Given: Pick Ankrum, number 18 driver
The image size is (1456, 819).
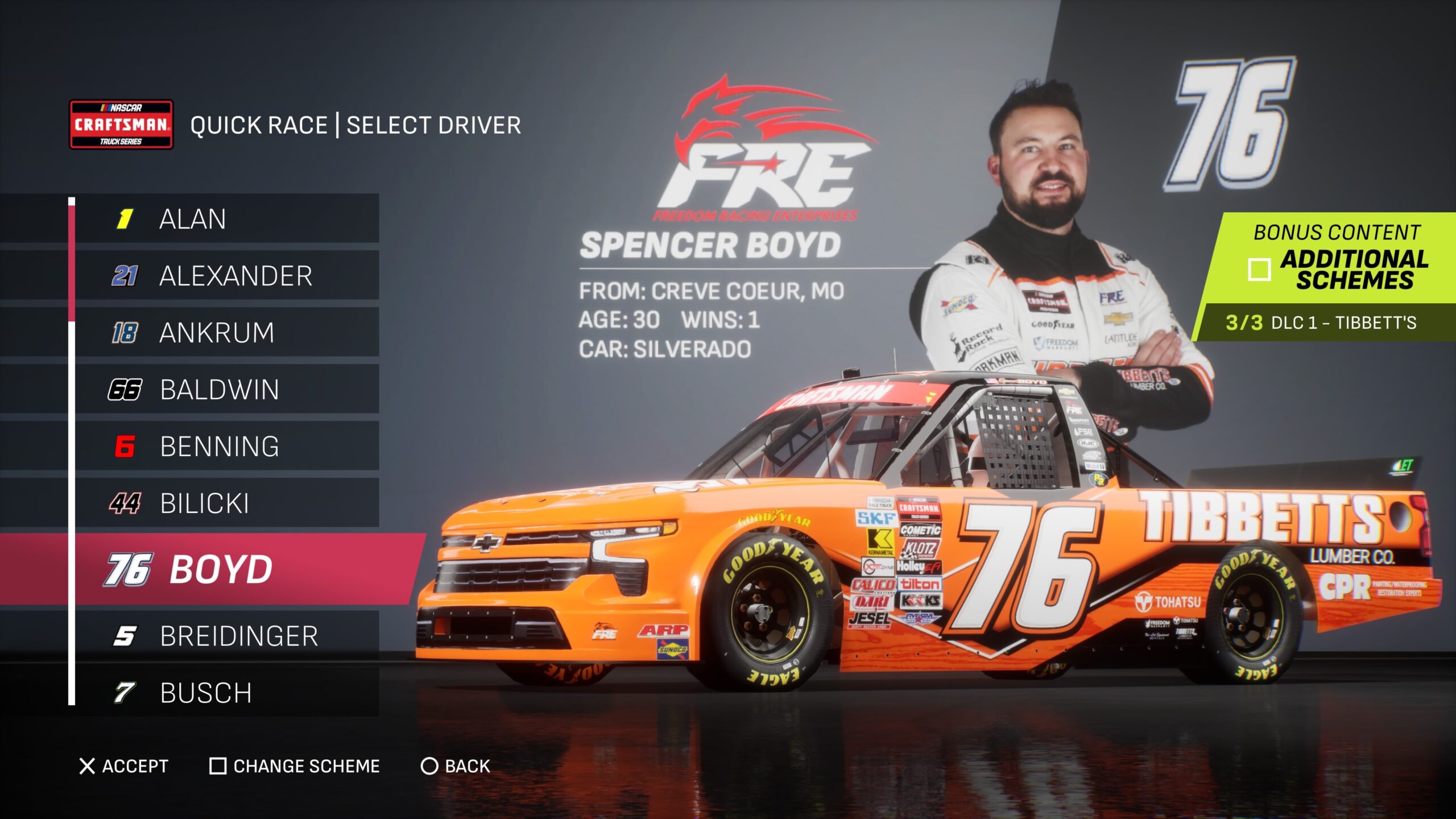Looking at the screenshot, I should [227, 333].
